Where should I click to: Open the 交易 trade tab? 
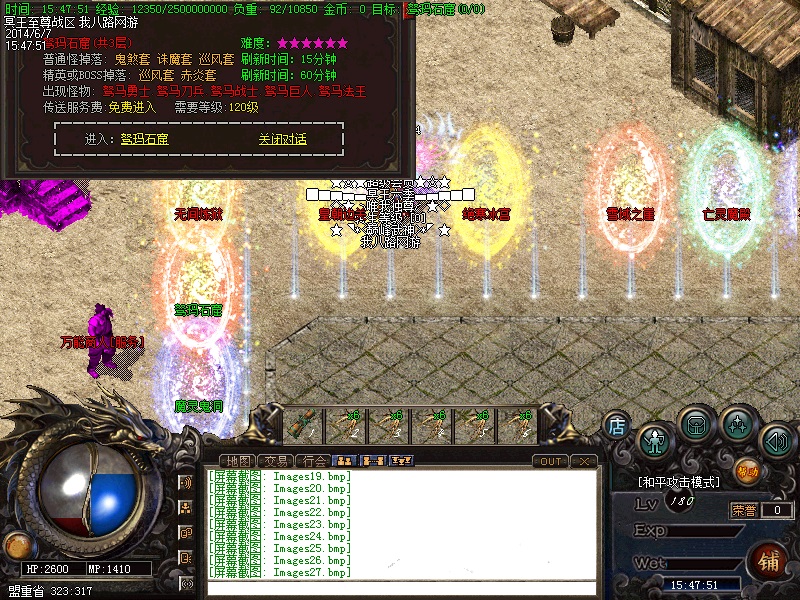point(277,461)
